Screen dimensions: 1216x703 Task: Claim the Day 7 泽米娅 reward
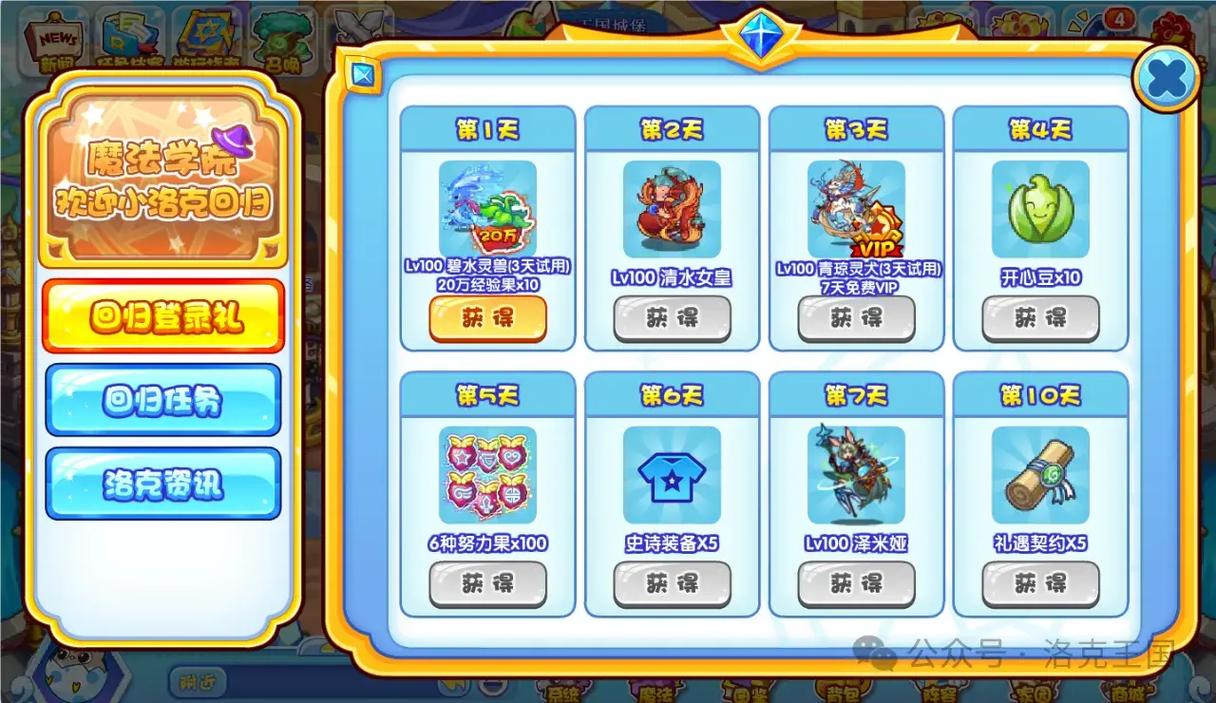pos(856,583)
